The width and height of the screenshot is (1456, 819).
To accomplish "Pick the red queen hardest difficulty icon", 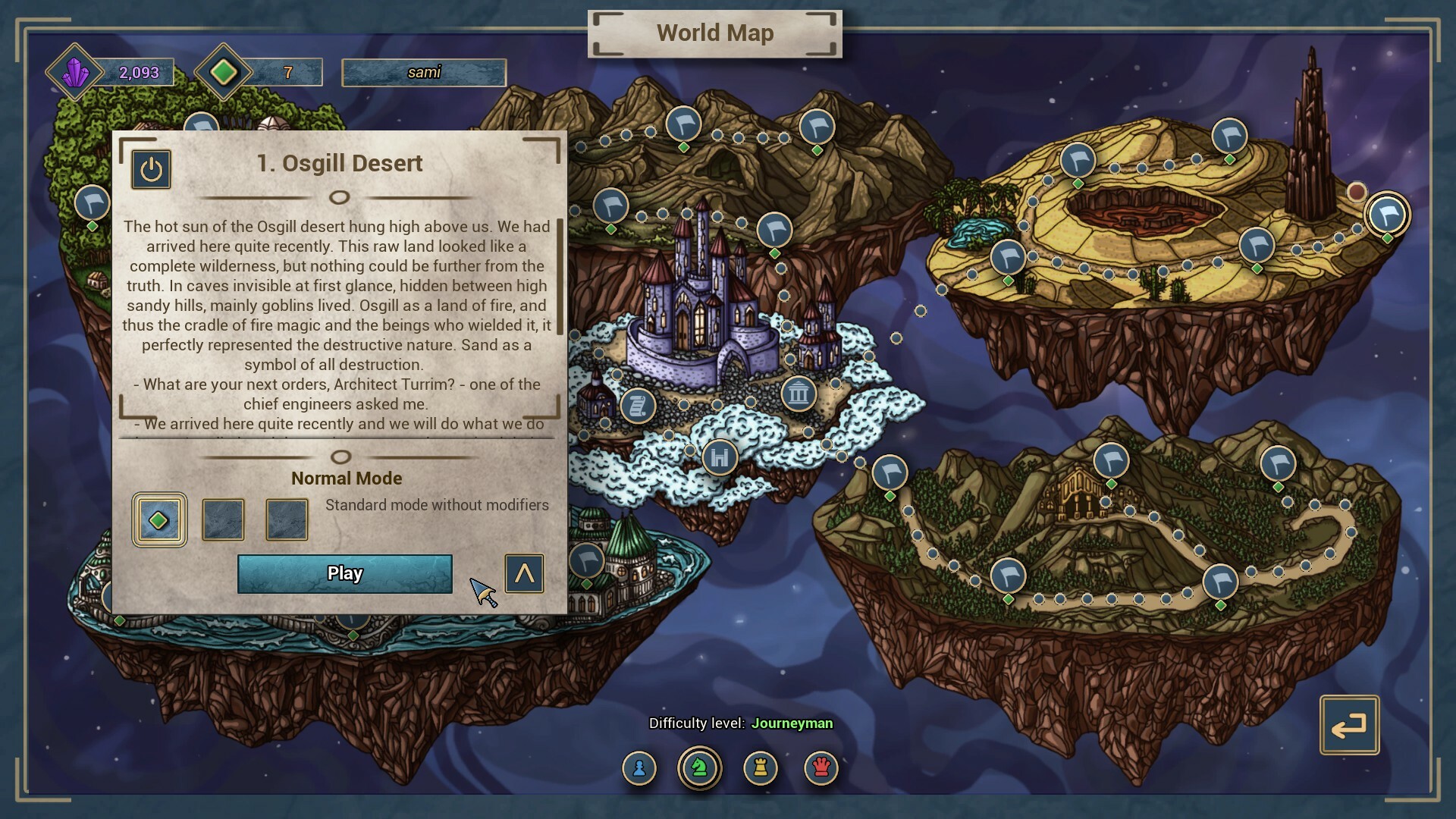I will click(x=821, y=767).
